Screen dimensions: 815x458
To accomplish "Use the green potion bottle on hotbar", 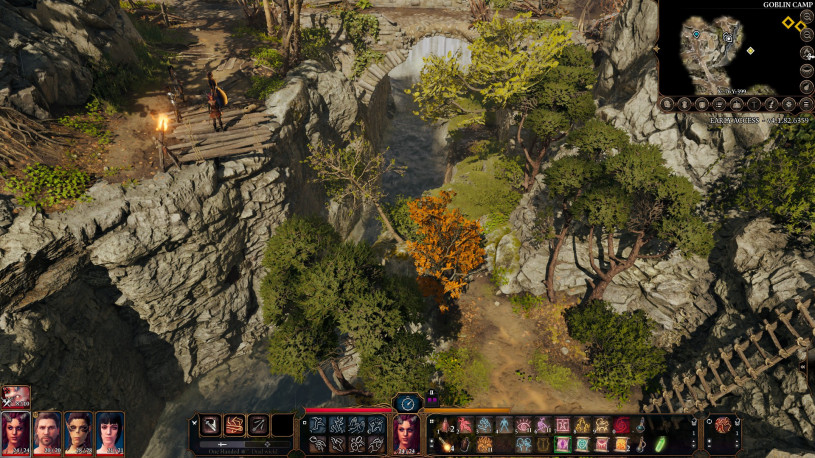I will click(x=659, y=443).
